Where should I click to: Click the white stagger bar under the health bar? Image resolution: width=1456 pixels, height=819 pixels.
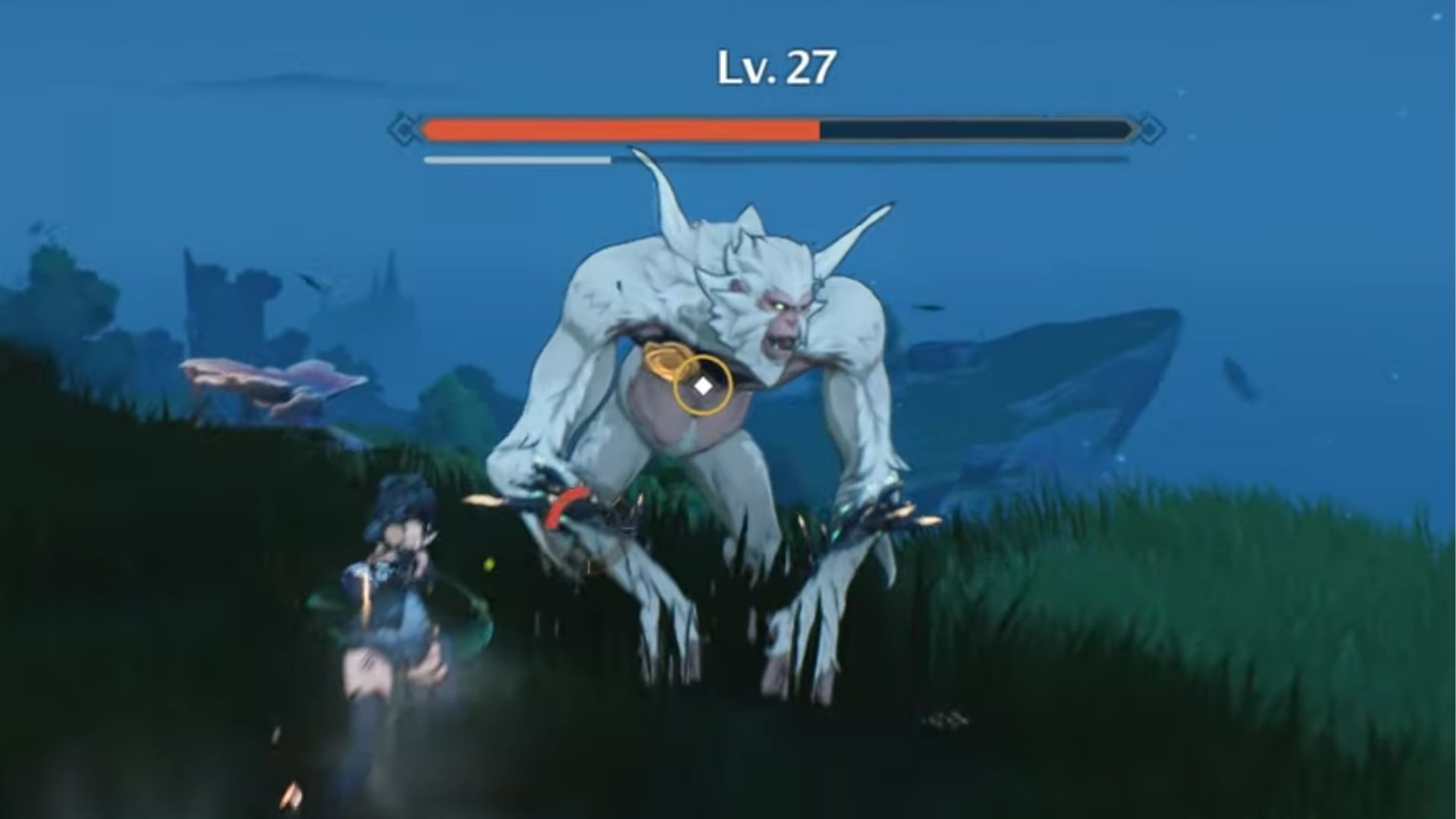click(516, 160)
